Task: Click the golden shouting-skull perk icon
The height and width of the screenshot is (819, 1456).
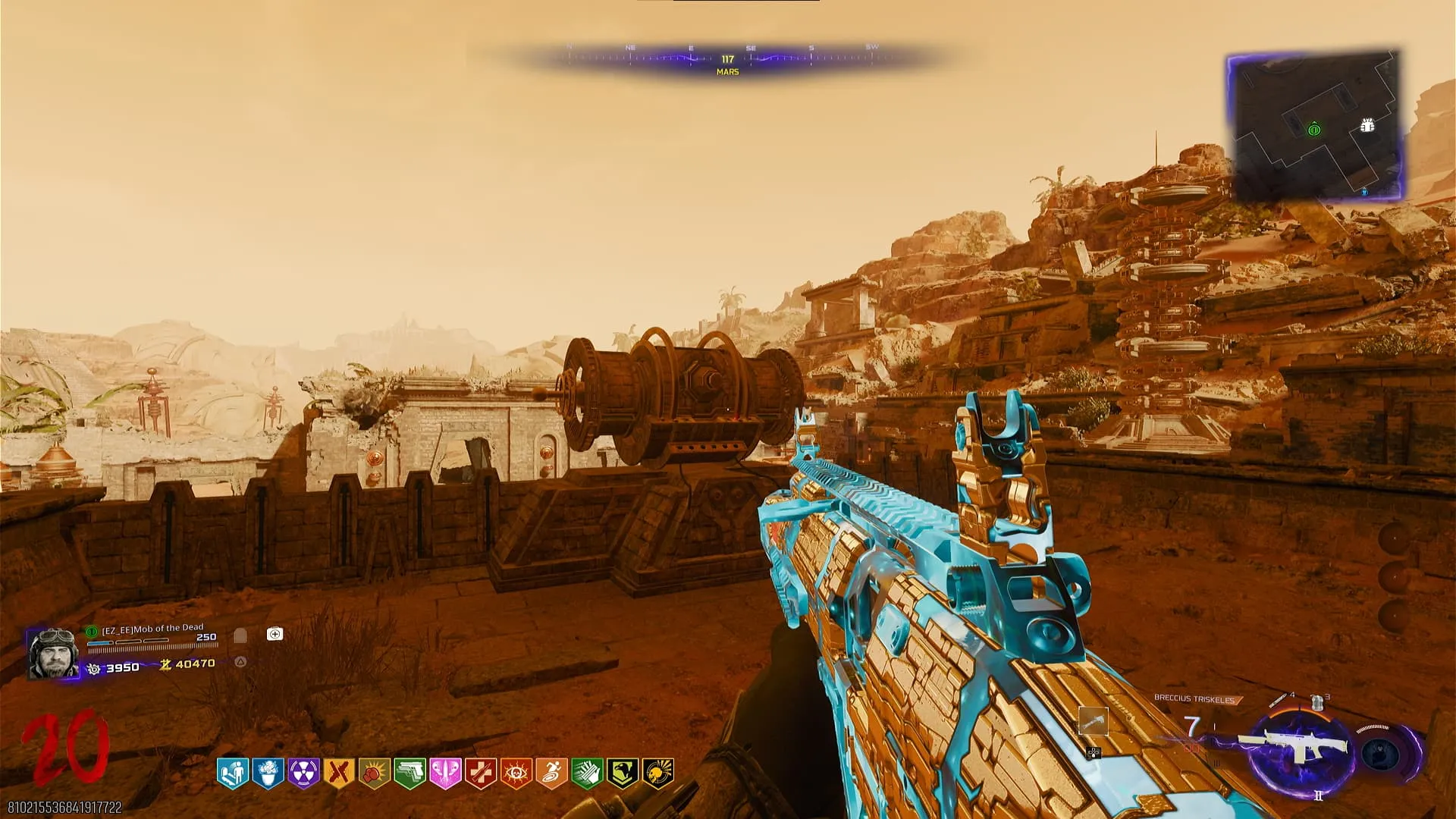Action: 657,773
